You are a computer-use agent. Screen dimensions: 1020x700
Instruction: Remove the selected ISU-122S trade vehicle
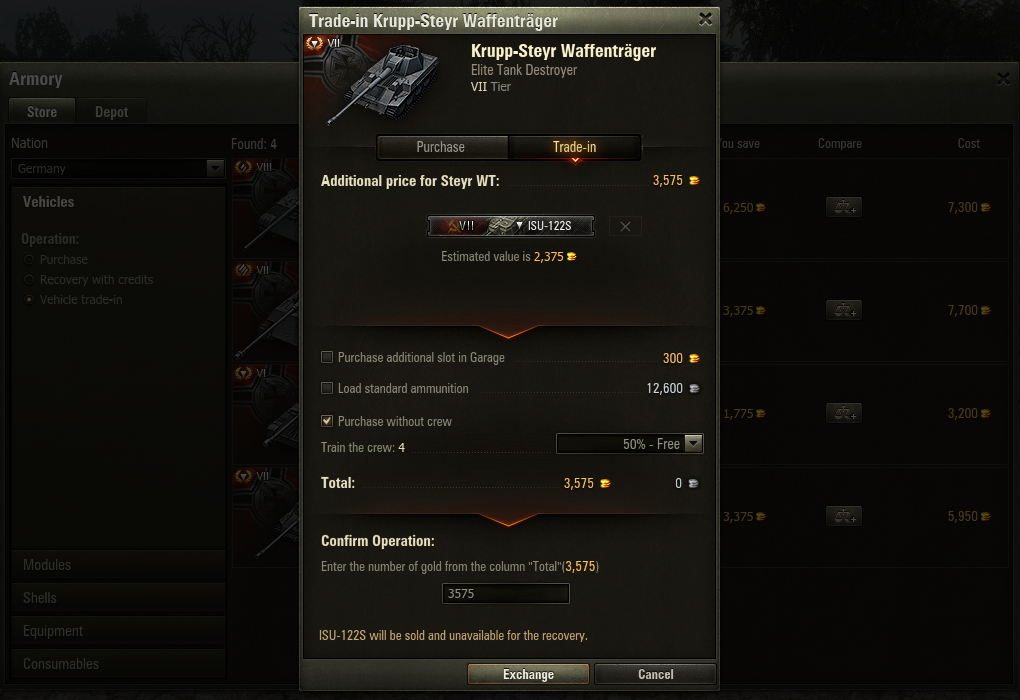point(625,226)
